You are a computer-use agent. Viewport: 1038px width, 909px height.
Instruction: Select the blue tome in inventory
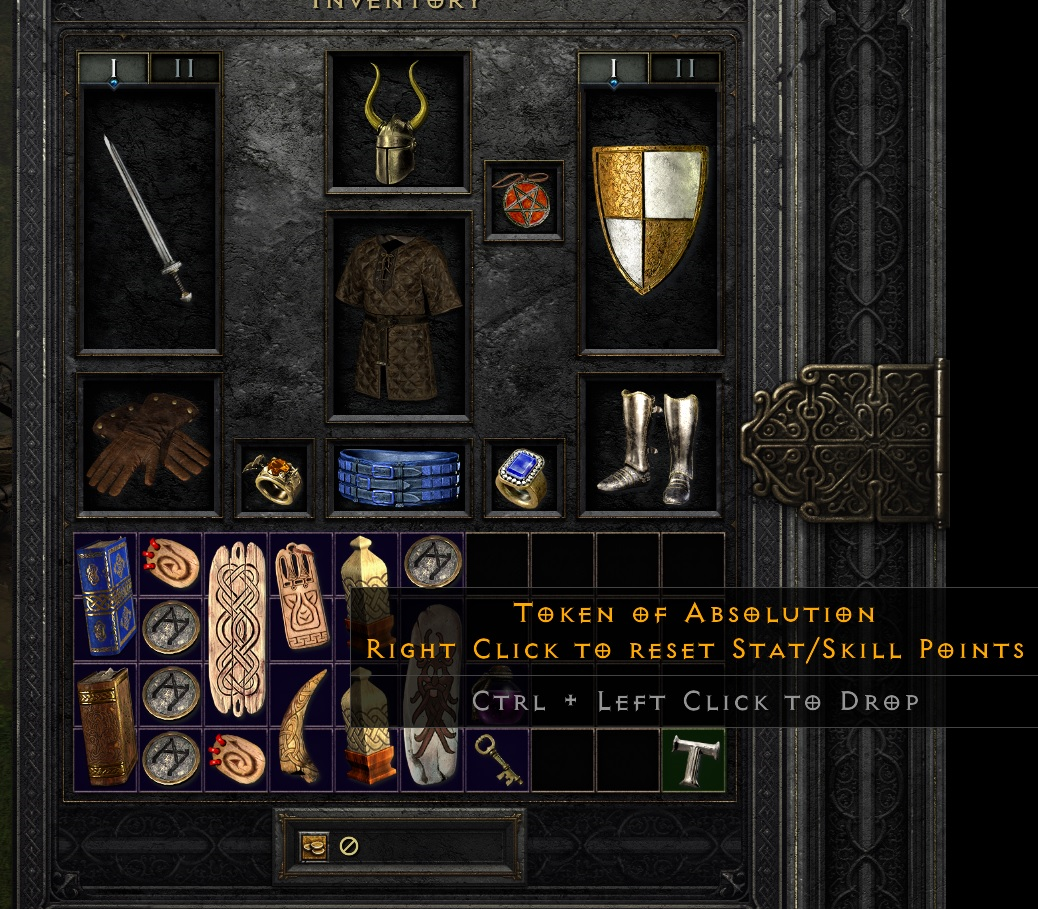[x=105, y=597]
